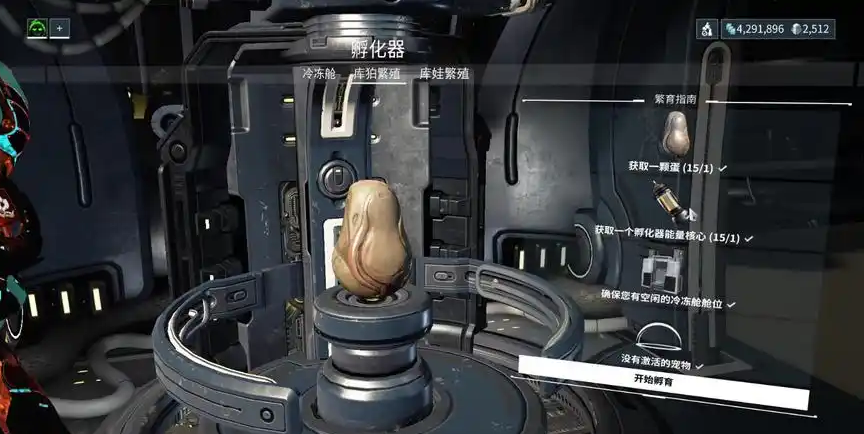
Task: Open the 库娃繁殖 tab
Action: tap(444, 73)
